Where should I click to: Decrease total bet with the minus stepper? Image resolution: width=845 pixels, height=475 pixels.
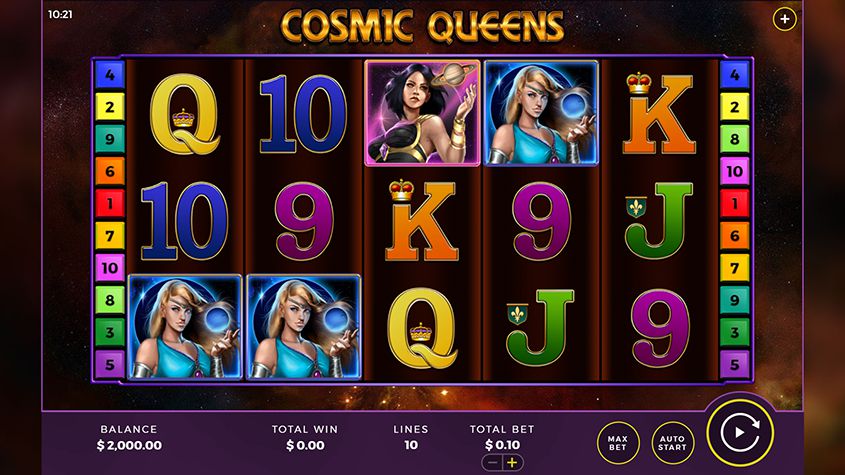tap(492, 463)
